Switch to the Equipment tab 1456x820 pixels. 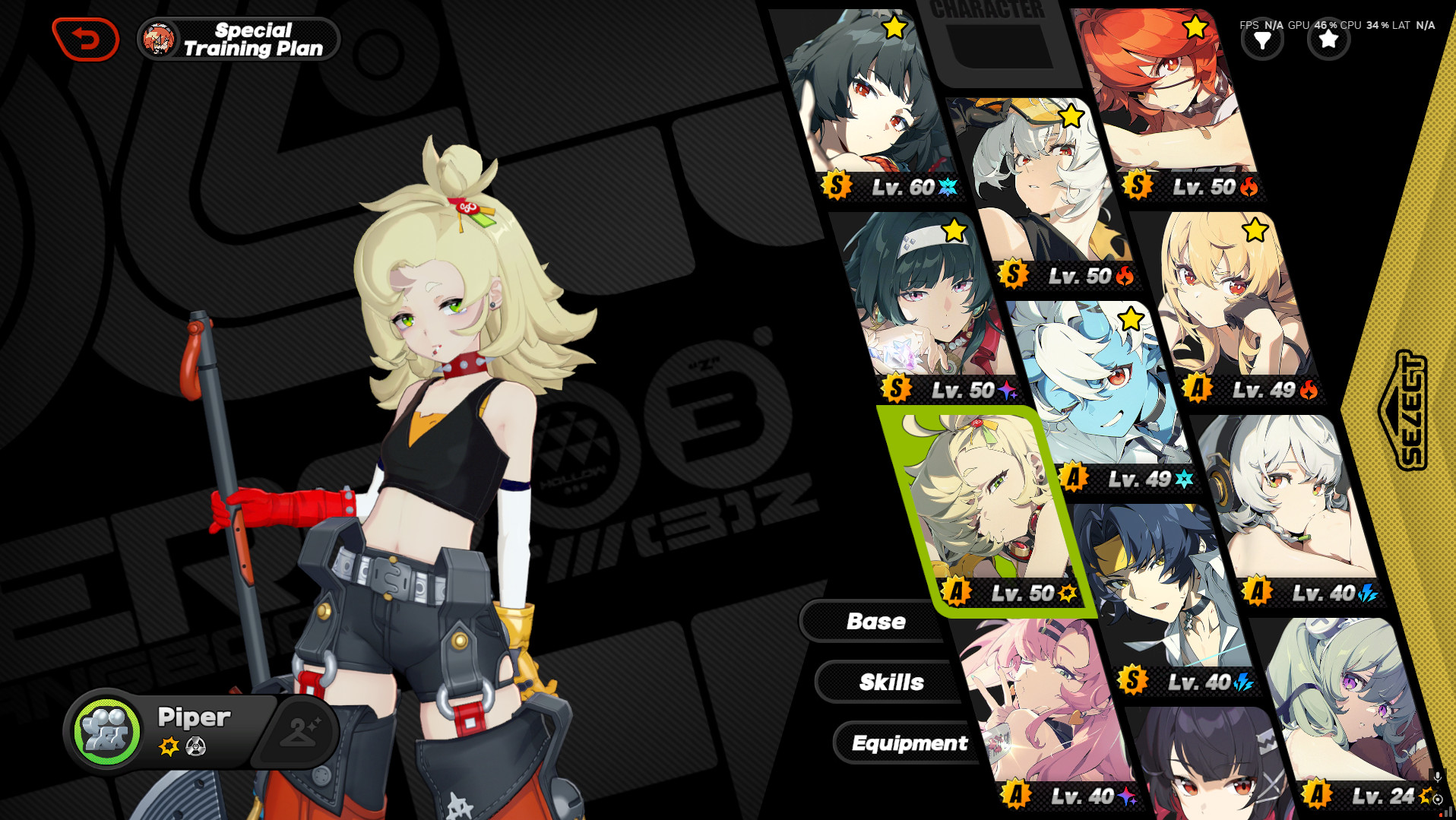[910, 742]
